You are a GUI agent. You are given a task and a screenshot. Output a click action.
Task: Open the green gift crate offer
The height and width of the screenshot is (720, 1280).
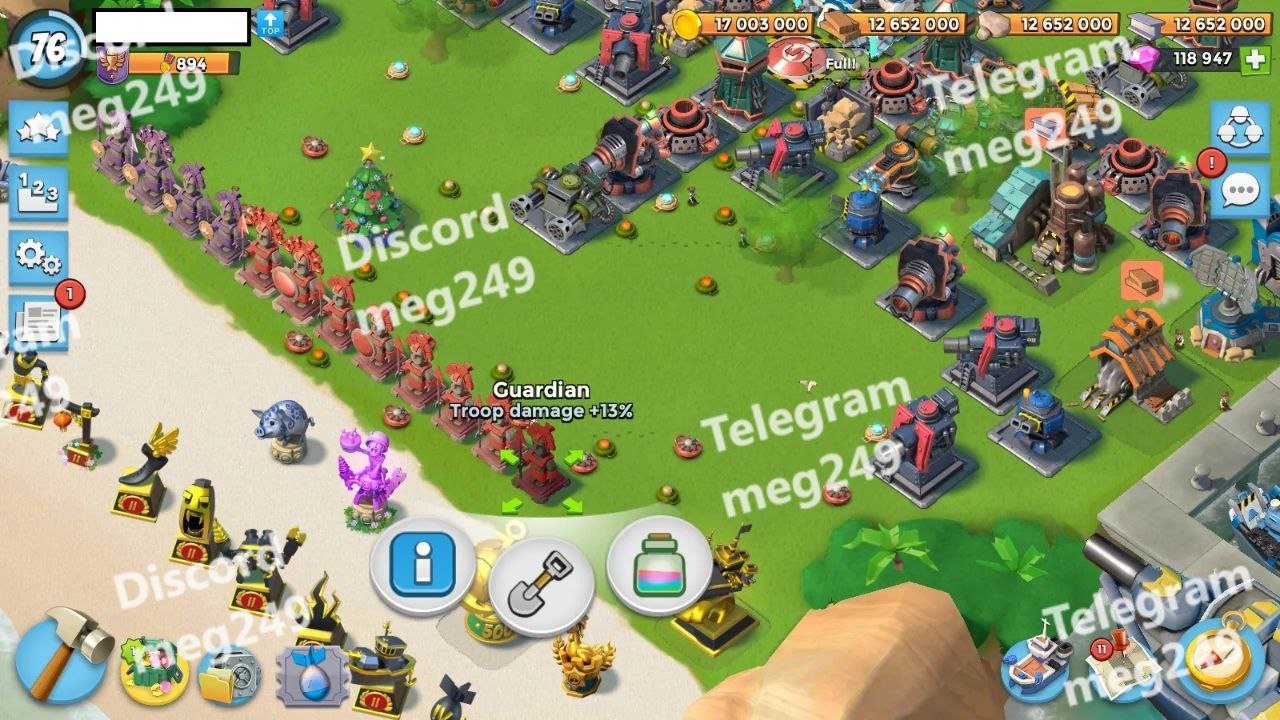154,671
